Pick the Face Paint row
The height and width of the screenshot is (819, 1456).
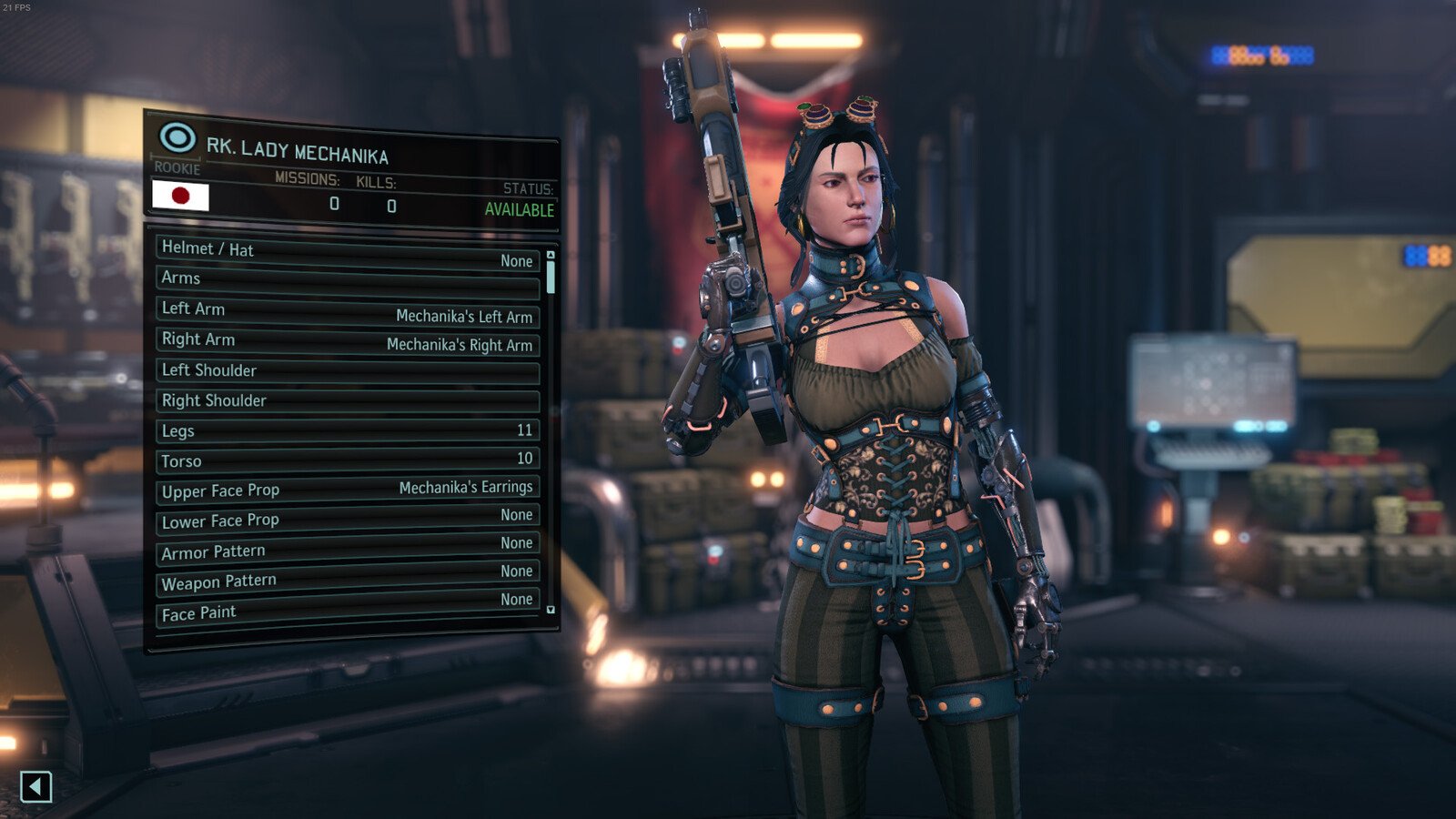coord(348,607)
